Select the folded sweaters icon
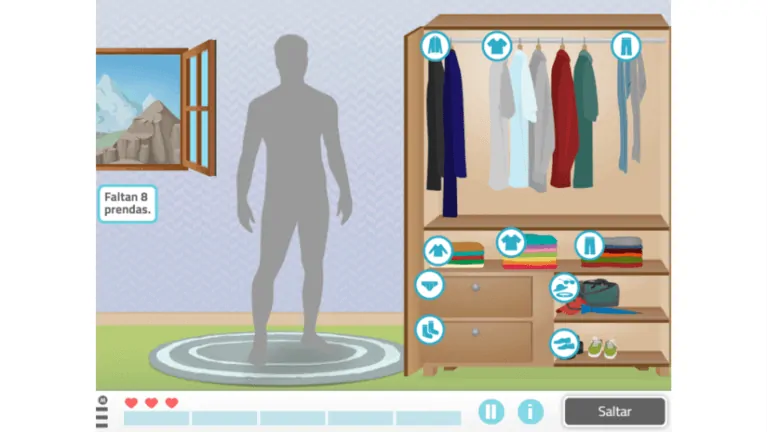 pos(437,250)
